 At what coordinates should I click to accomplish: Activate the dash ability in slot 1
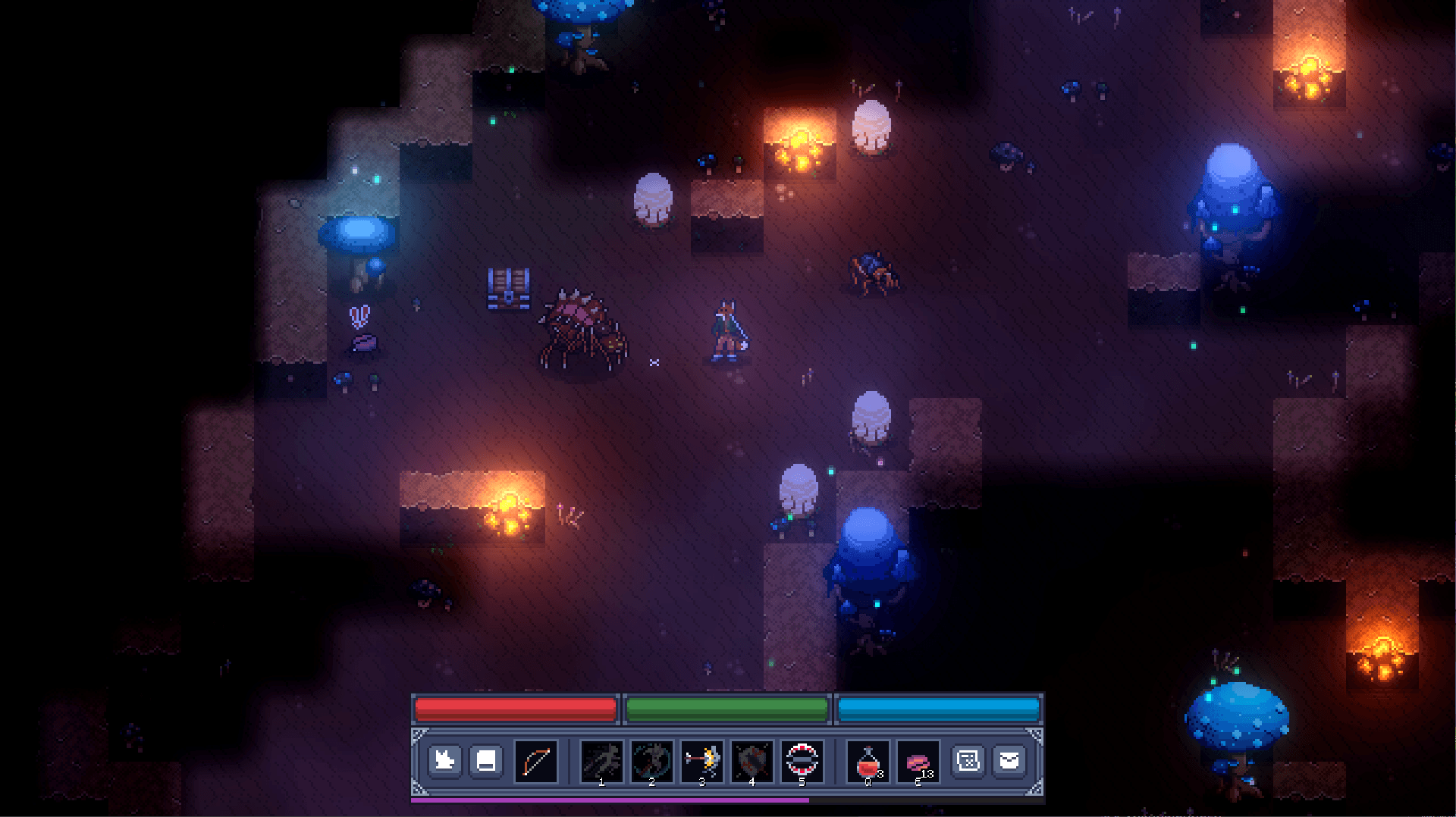(x=602, y=761)
